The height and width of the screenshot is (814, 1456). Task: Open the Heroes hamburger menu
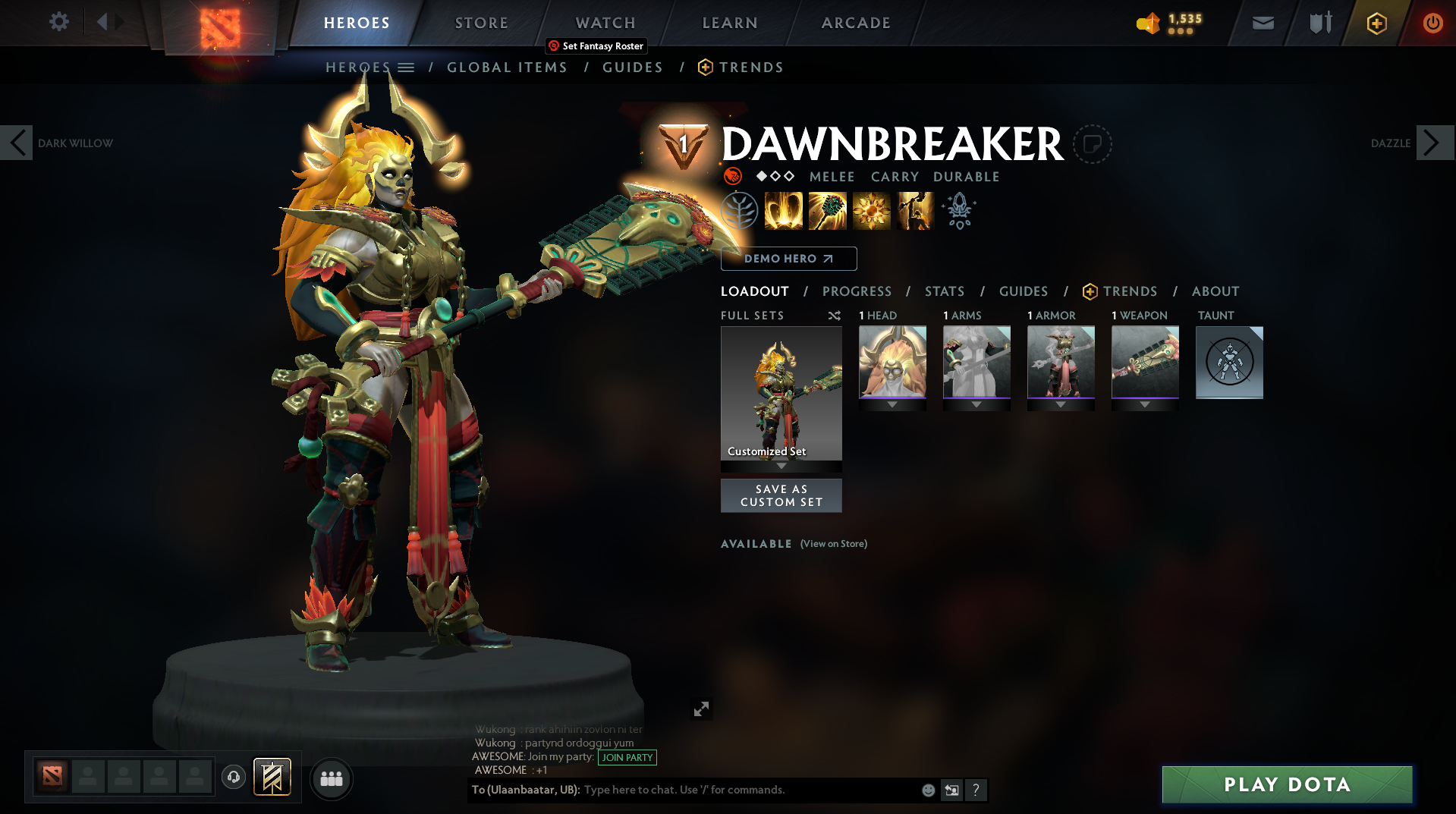pos(407,67)
